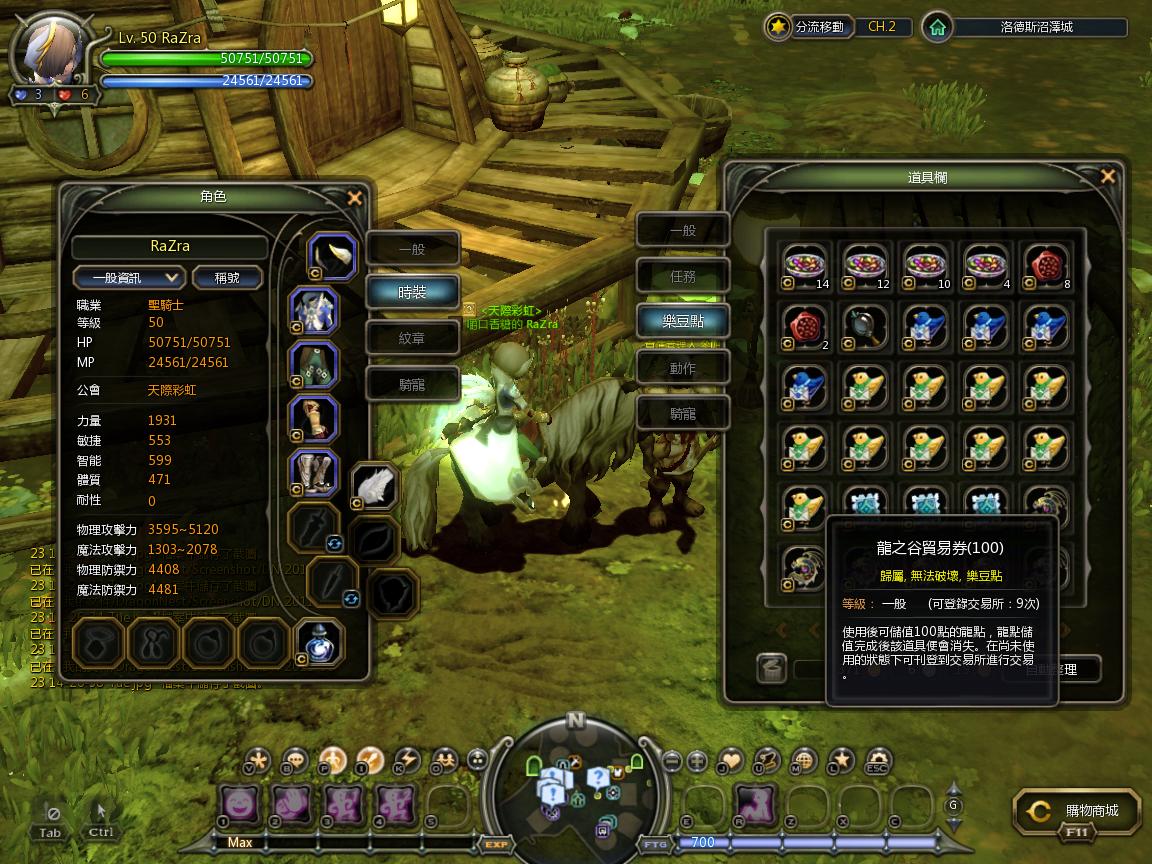Viewport: 1152px width, 864px height.
Task: Open the character window's 騎寵 tab
Action: click(x=412, y=384)
